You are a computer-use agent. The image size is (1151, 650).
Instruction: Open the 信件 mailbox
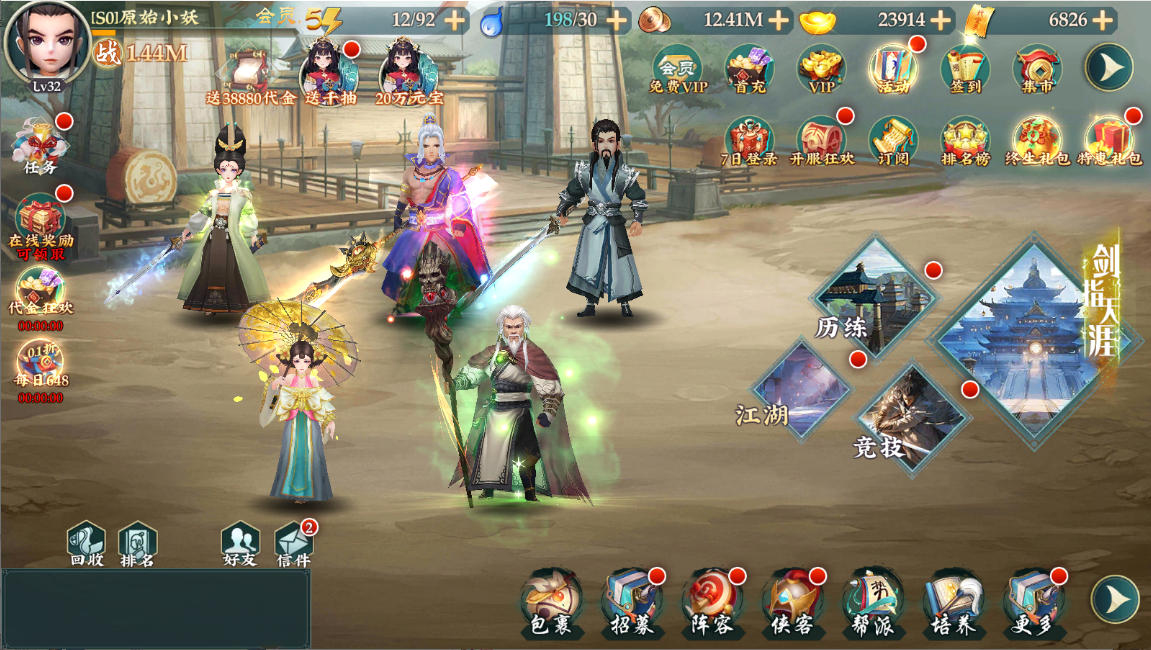click(x=293, y=545)
